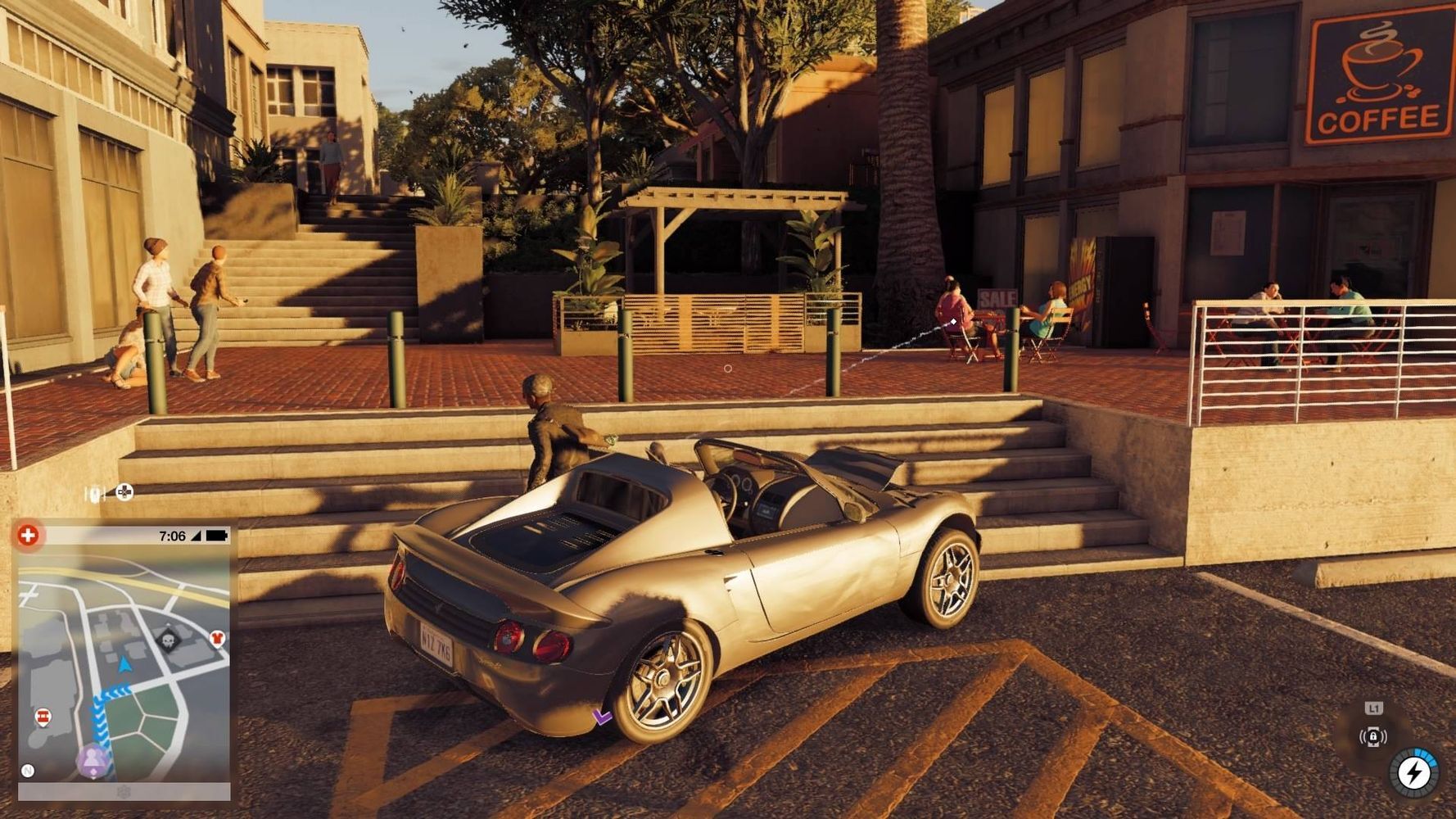The width and height of the screenshot is (1456, 819).
Task: Click the purple chevron waypoint near the car
Action: pyautogui.click(x=603, y=718)
